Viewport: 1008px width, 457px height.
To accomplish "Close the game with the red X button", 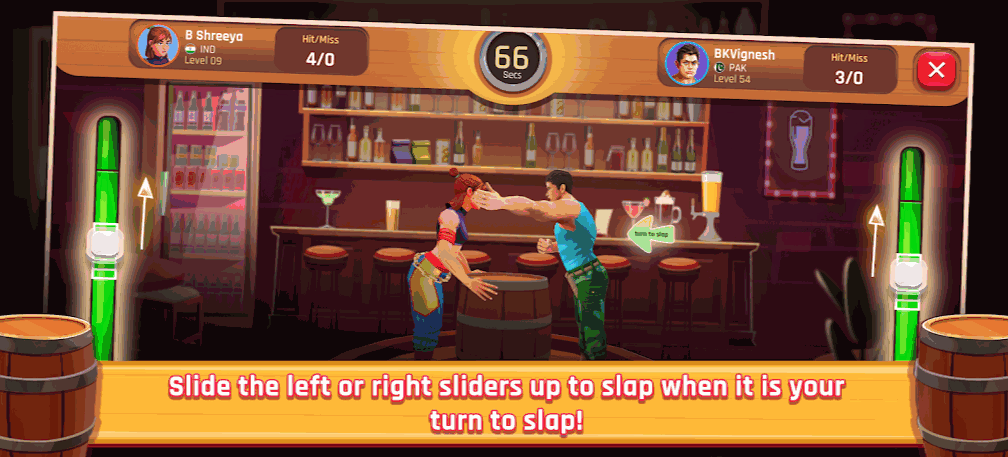I will 937,70.
